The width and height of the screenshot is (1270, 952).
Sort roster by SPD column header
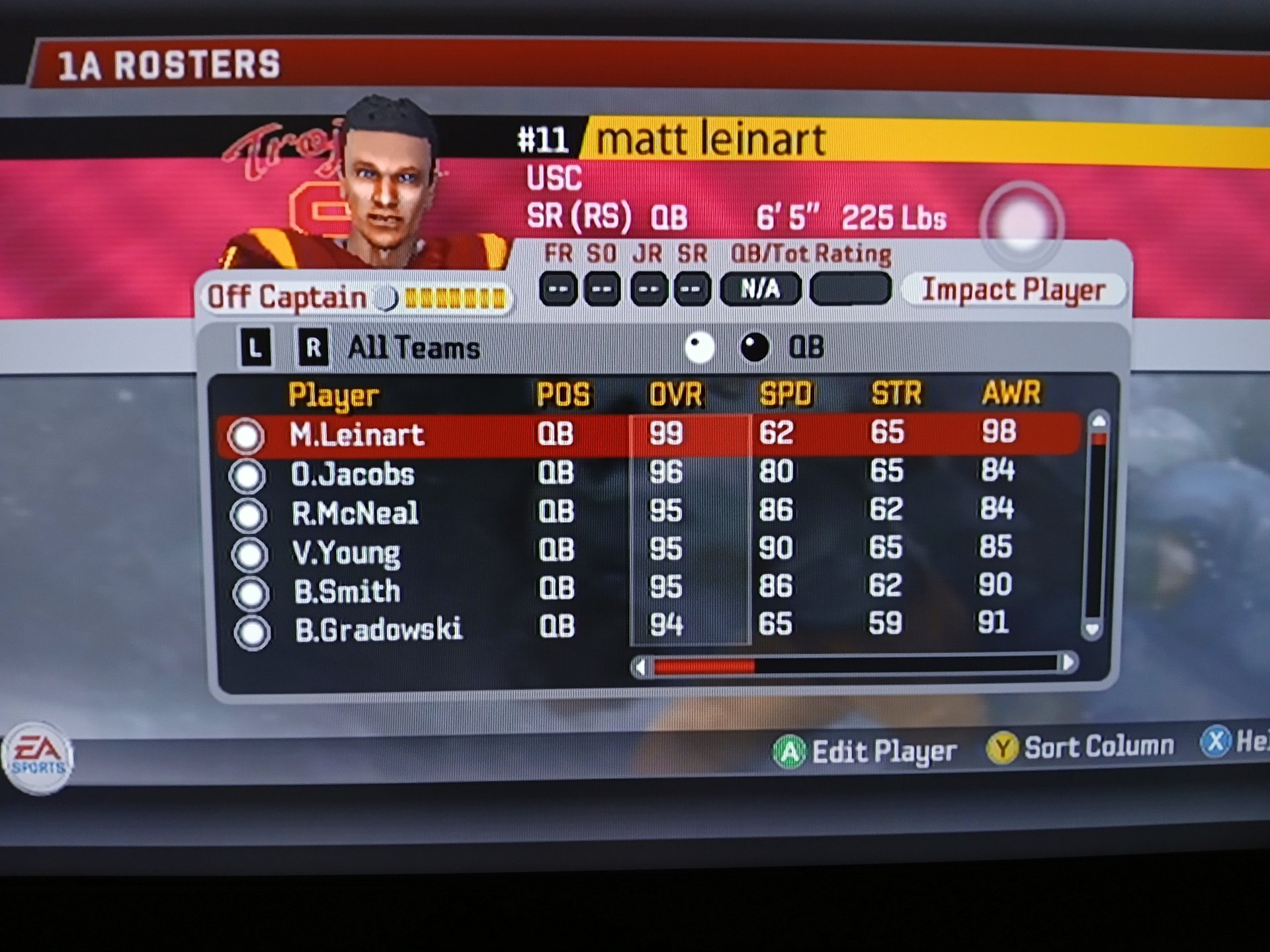click(785, 394)
